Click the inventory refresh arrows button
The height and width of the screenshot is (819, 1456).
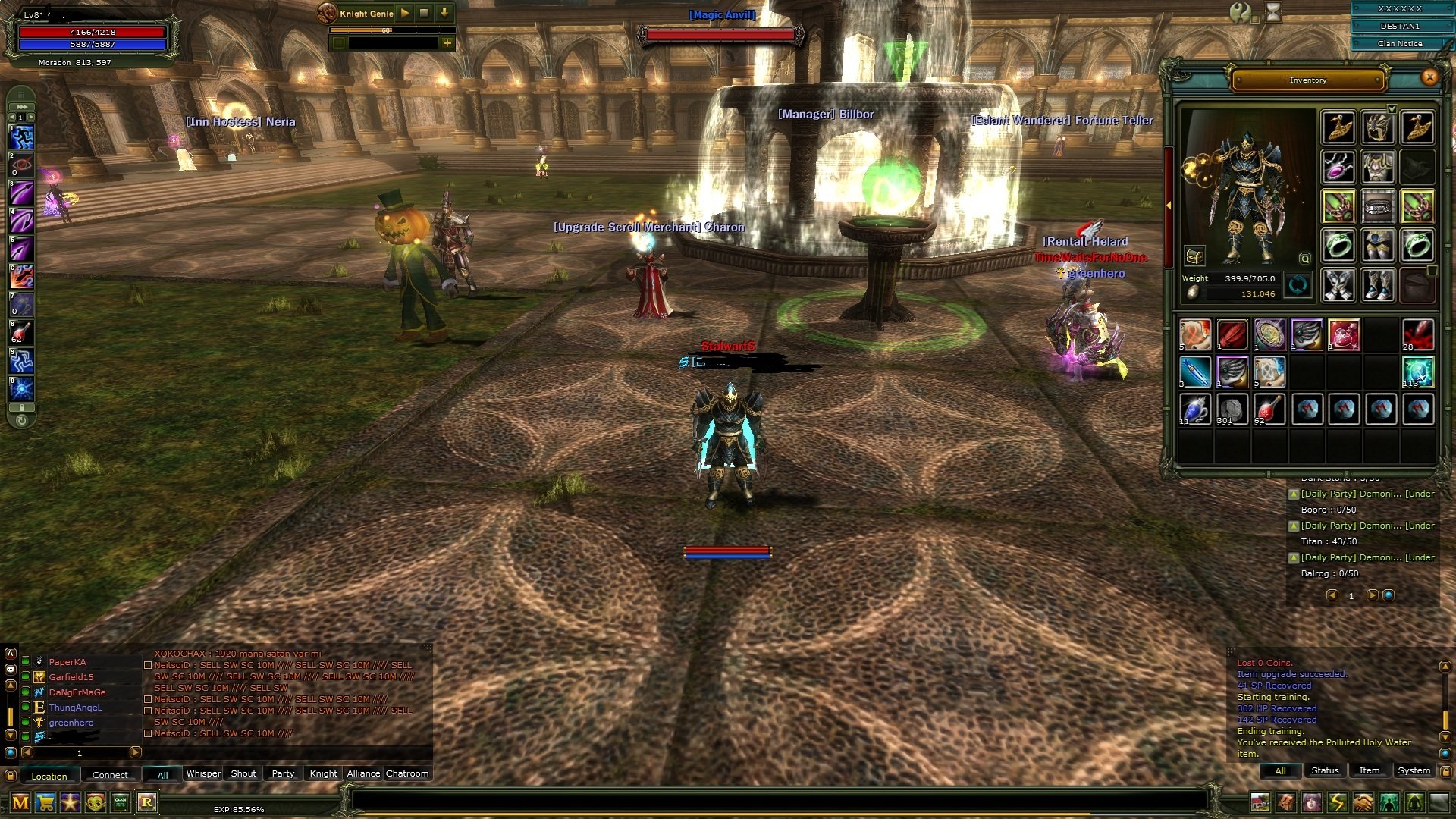1298,286
